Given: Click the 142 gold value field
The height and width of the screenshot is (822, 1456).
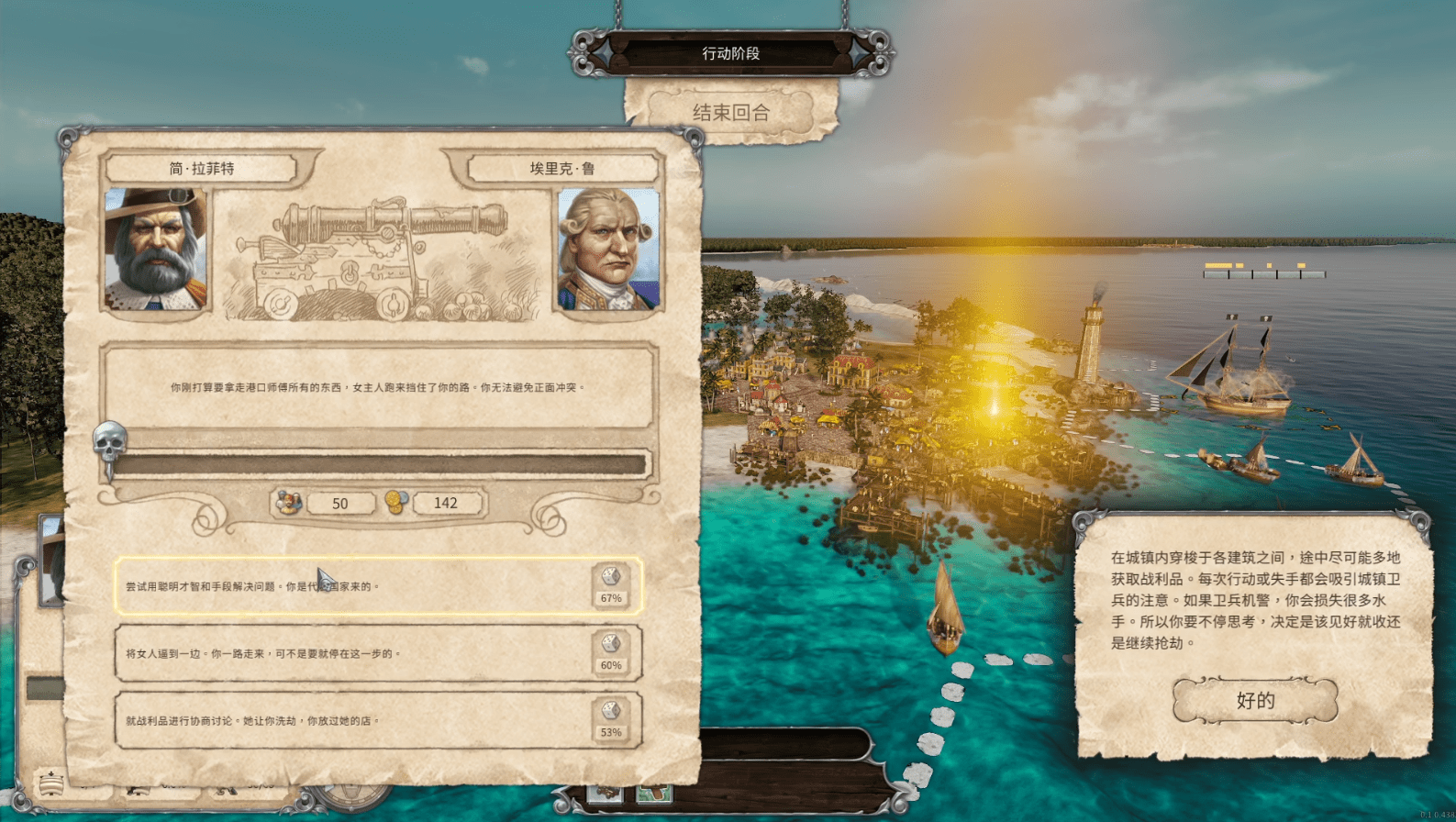Looking at the screenshot, I should [x=447, y=503].
